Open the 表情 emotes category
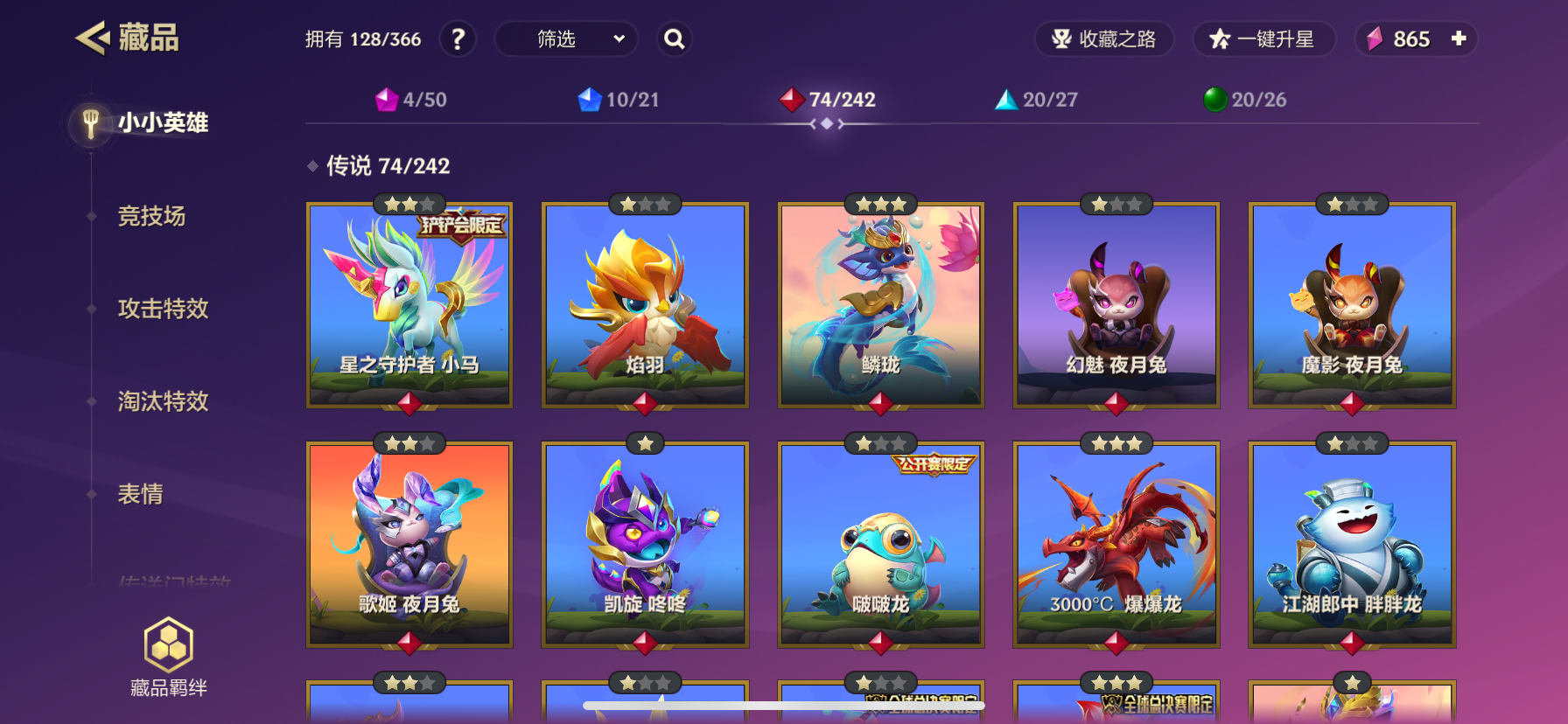 (x=140, y=494)
